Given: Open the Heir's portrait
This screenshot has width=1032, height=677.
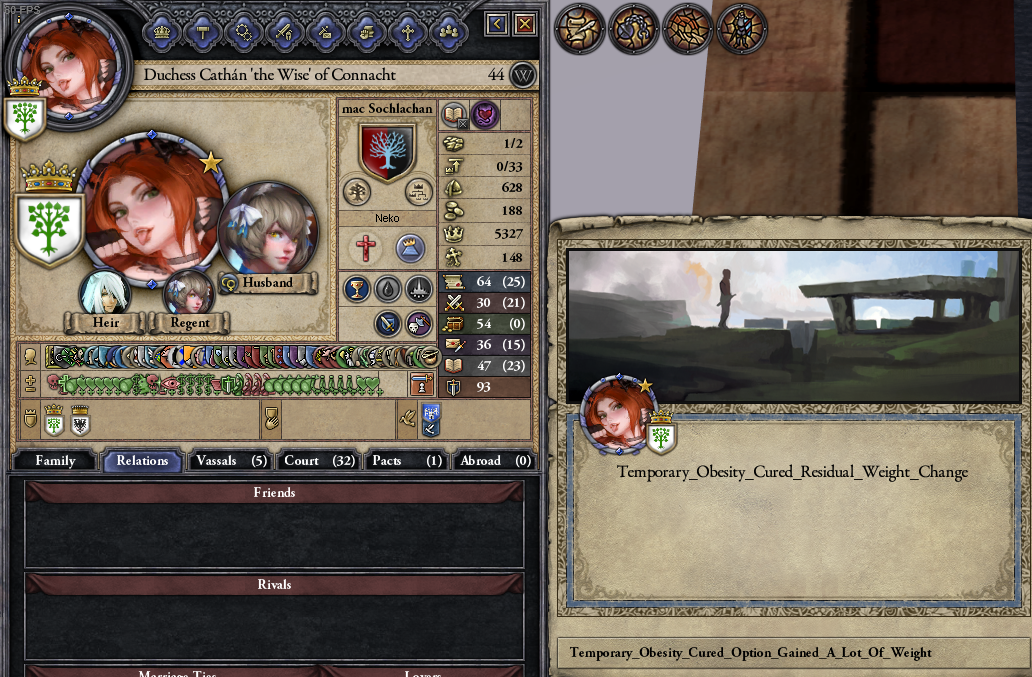Looking at the screenshot, I should coord(105,293).
